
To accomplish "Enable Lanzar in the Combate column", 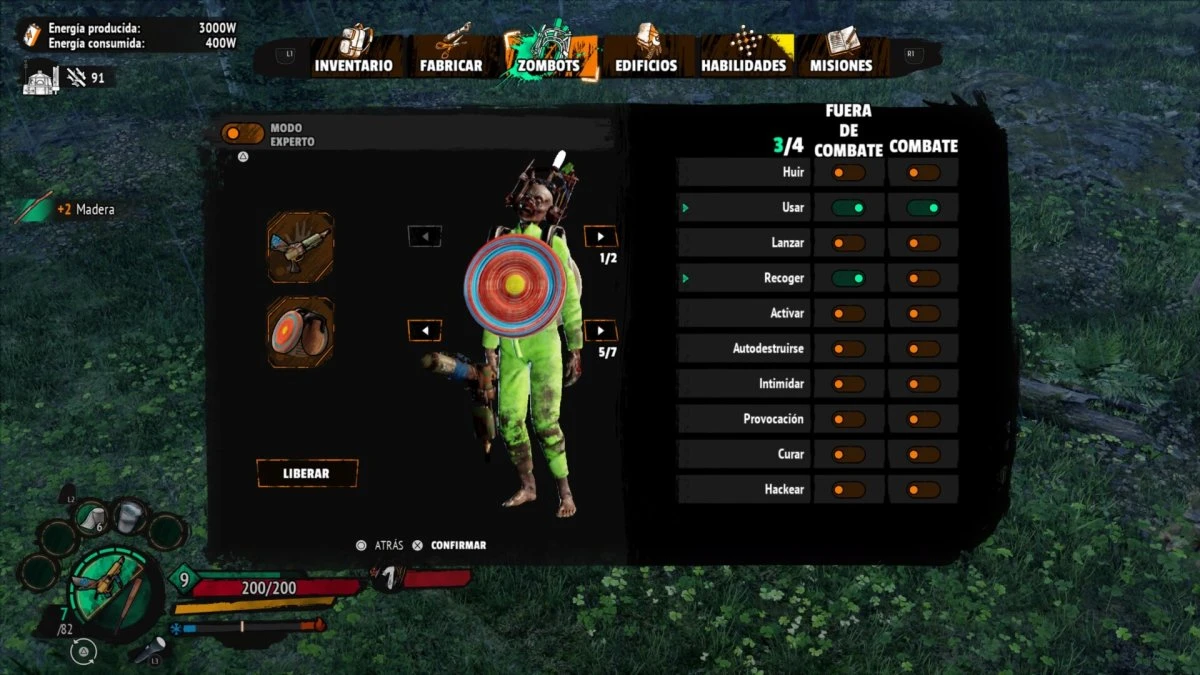I will [x=923, y=243].
